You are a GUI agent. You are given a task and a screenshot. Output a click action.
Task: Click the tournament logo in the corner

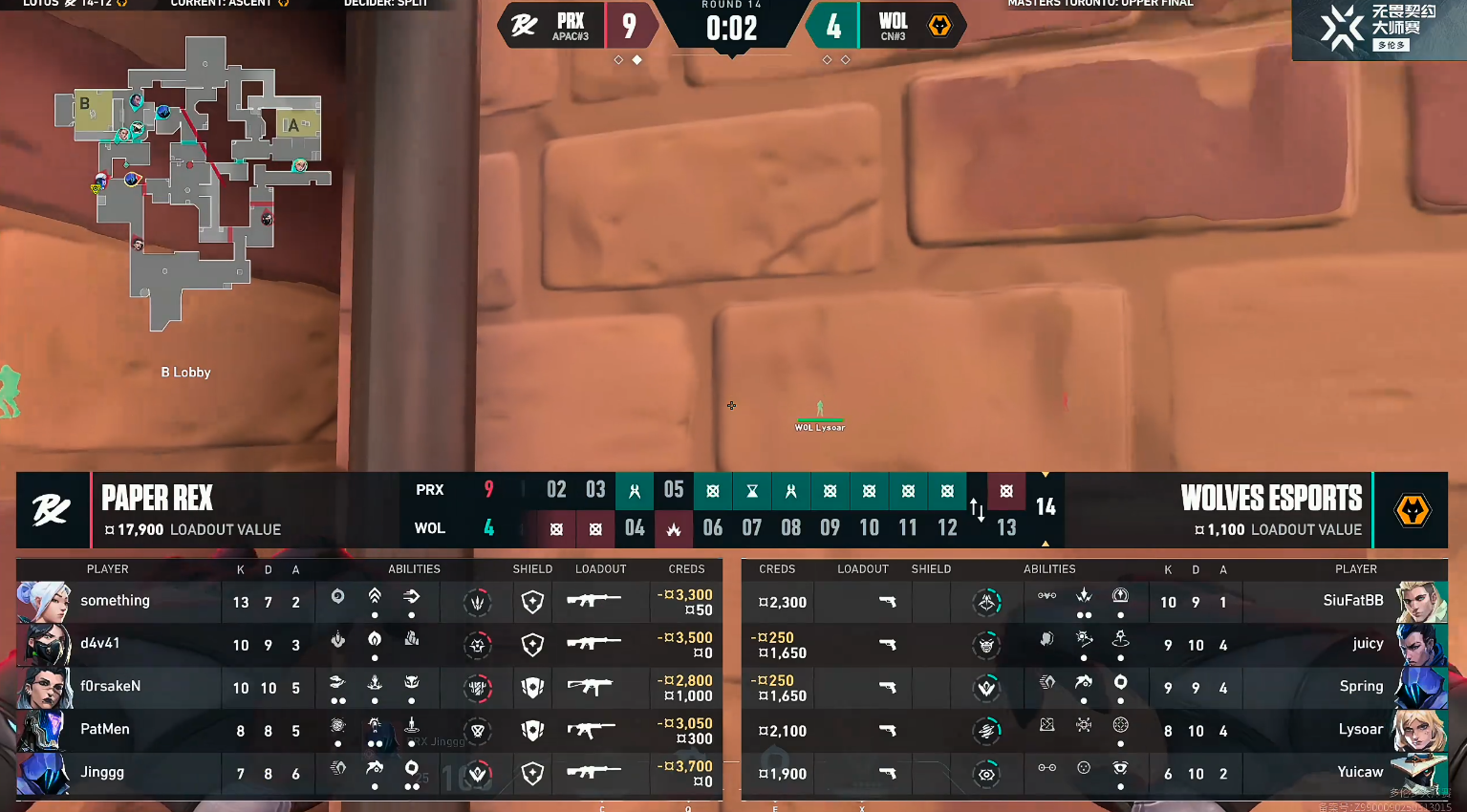click(x=1378, y=29)
